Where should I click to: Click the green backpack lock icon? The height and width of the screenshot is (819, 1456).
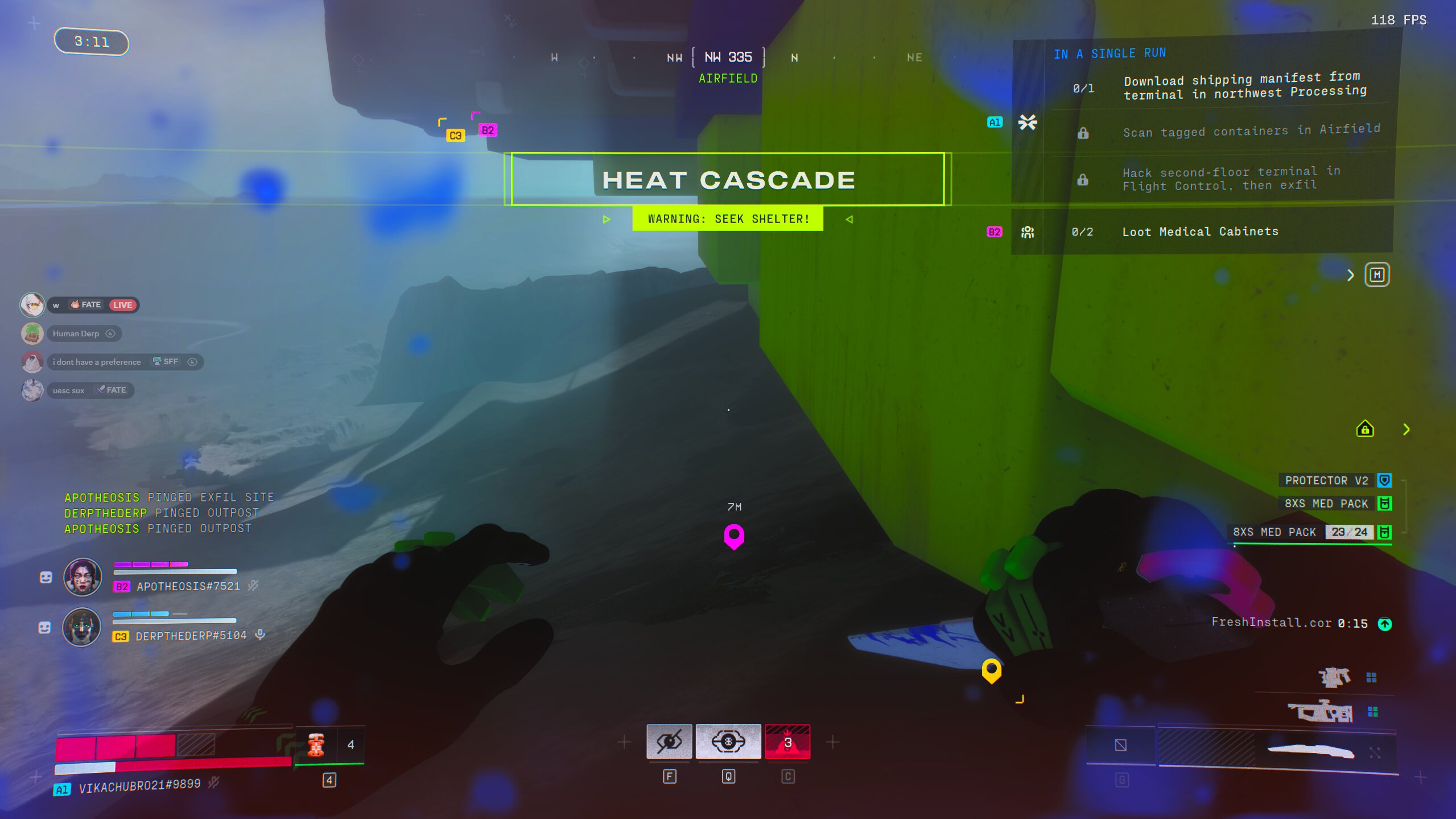point(1364,429)
